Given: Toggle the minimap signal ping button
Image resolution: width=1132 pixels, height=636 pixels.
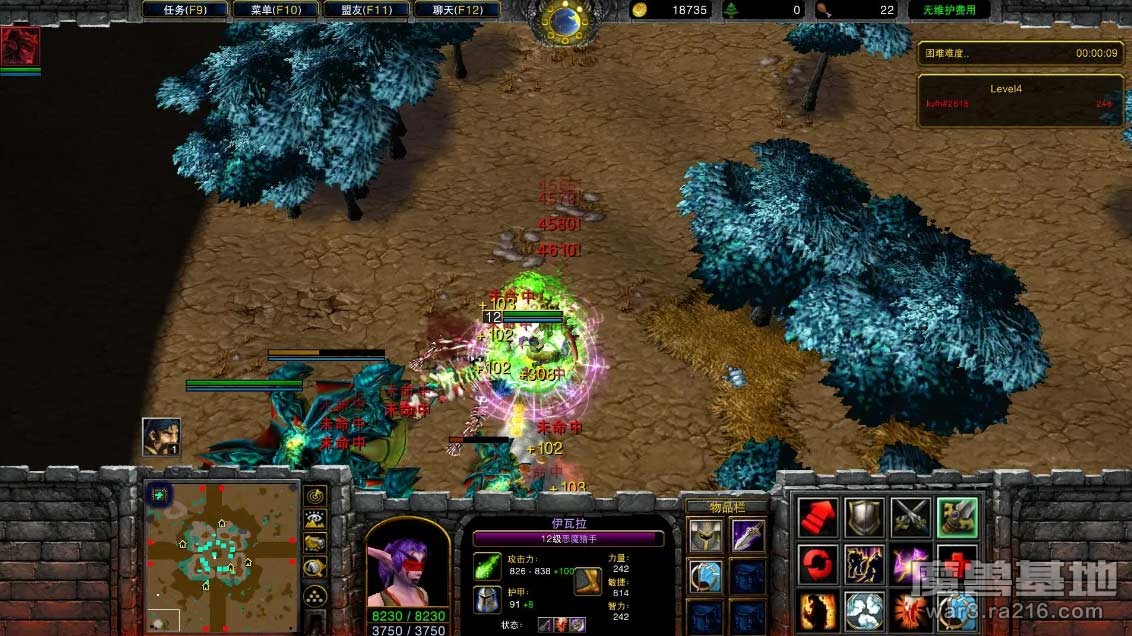Looking at the screenshot, I should coord(316,496).
